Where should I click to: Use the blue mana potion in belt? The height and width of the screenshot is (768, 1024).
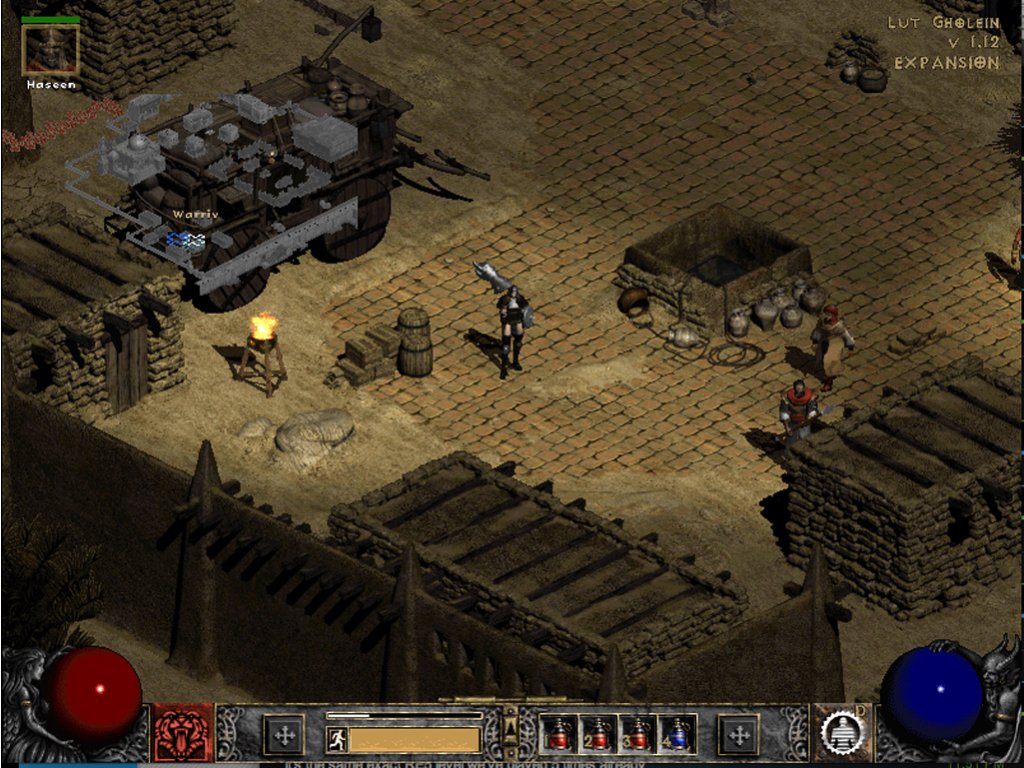678,734
